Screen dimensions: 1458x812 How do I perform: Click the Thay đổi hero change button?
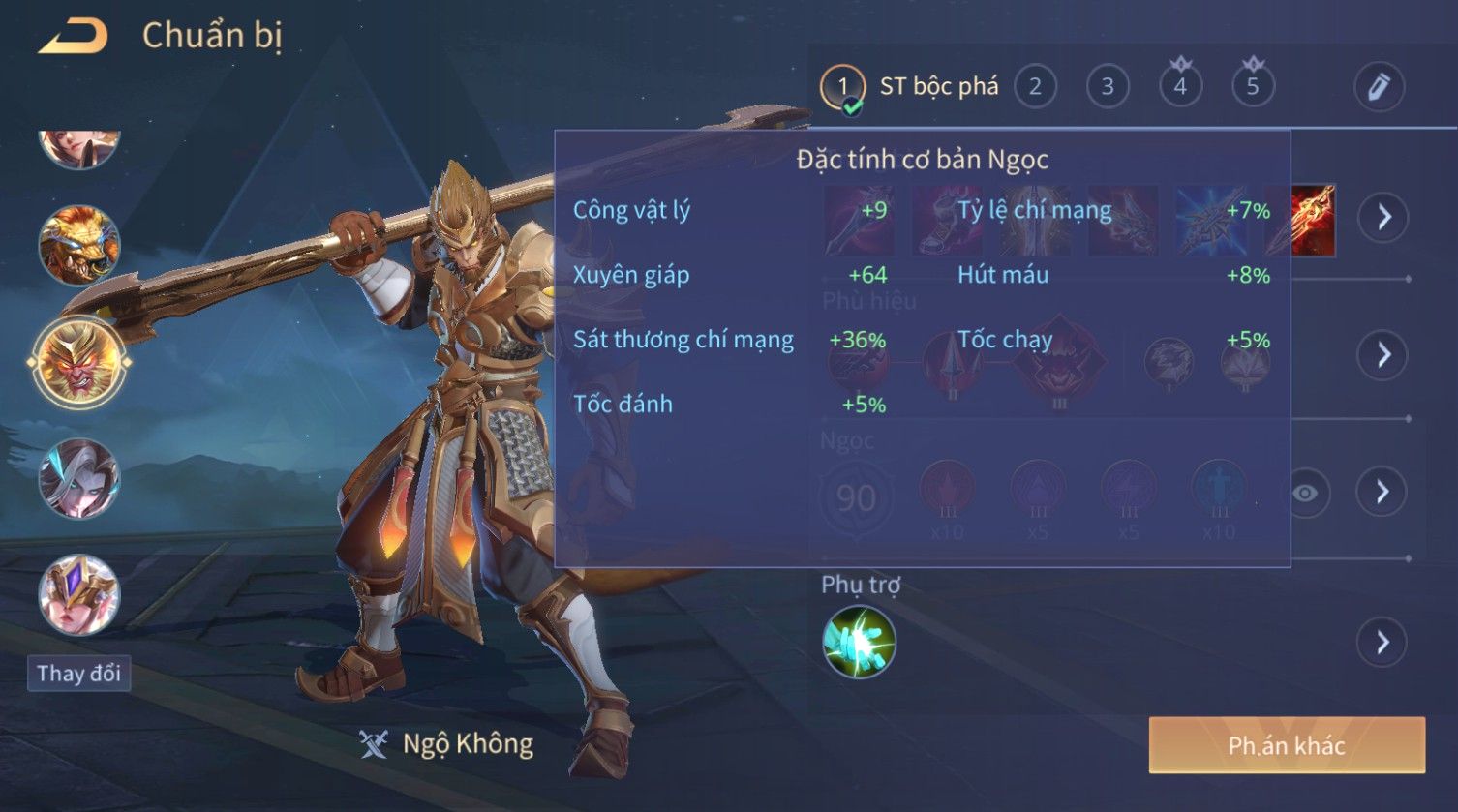point(78,673)
